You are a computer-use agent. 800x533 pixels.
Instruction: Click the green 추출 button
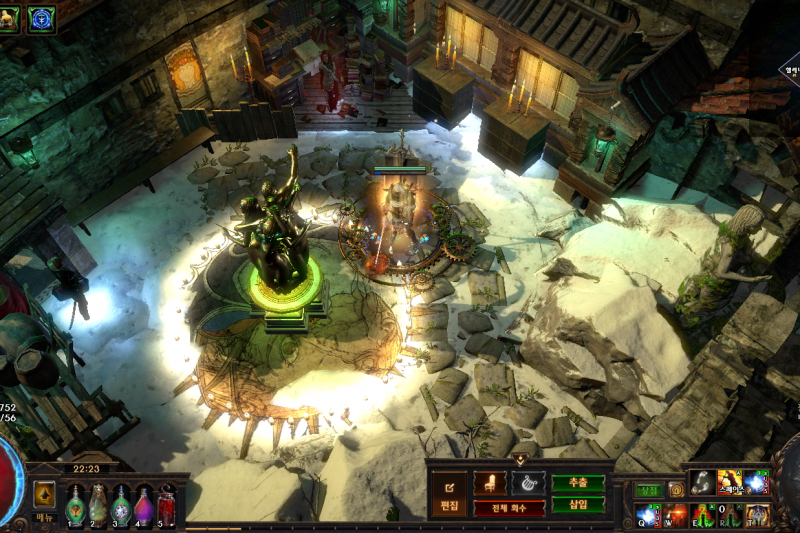(x=578, y=483)
